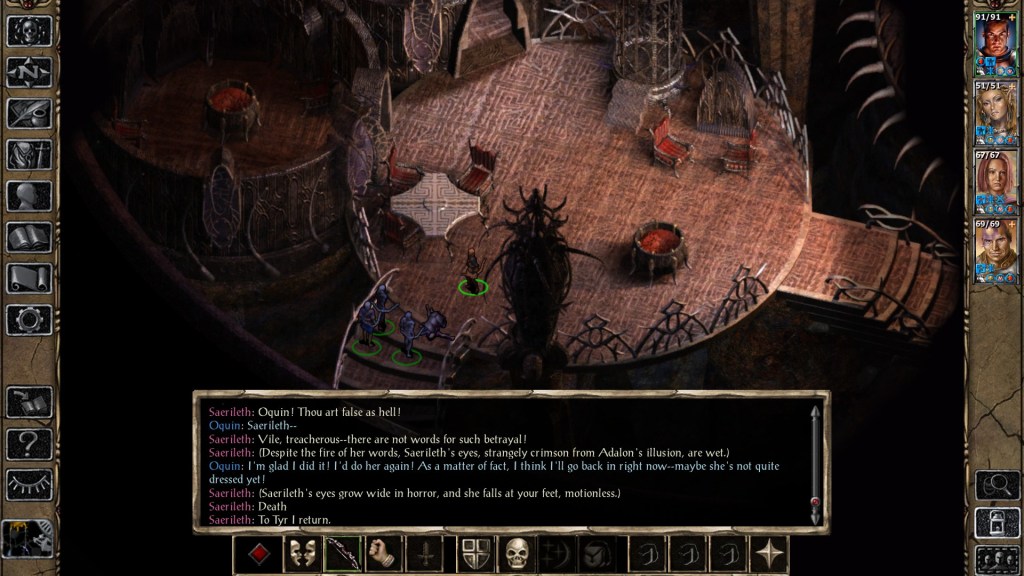Select the red-haired woman portrait with 67/67 health
Viewport: 1024px width, 576px height.
point(994,183)
